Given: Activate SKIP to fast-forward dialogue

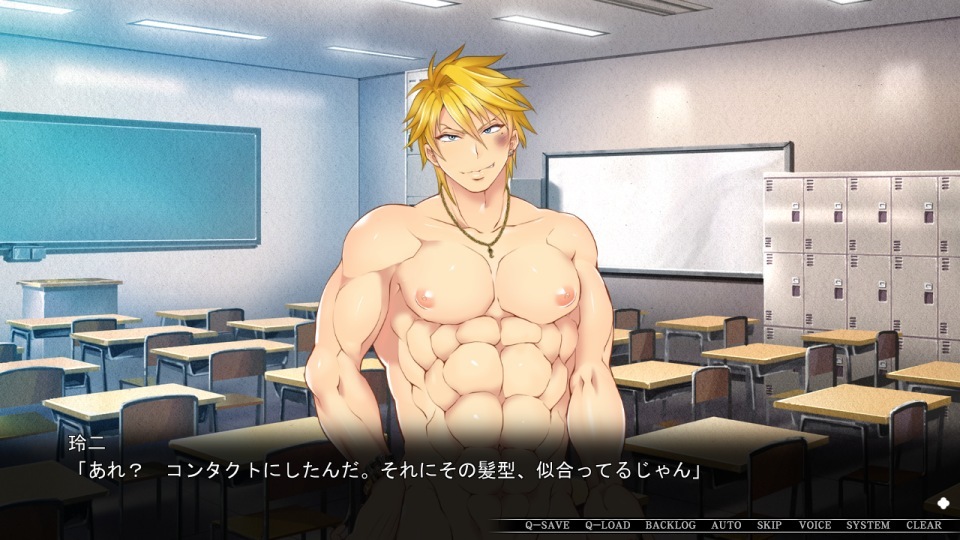Looking at the screenshot, I should click(769, 525).
